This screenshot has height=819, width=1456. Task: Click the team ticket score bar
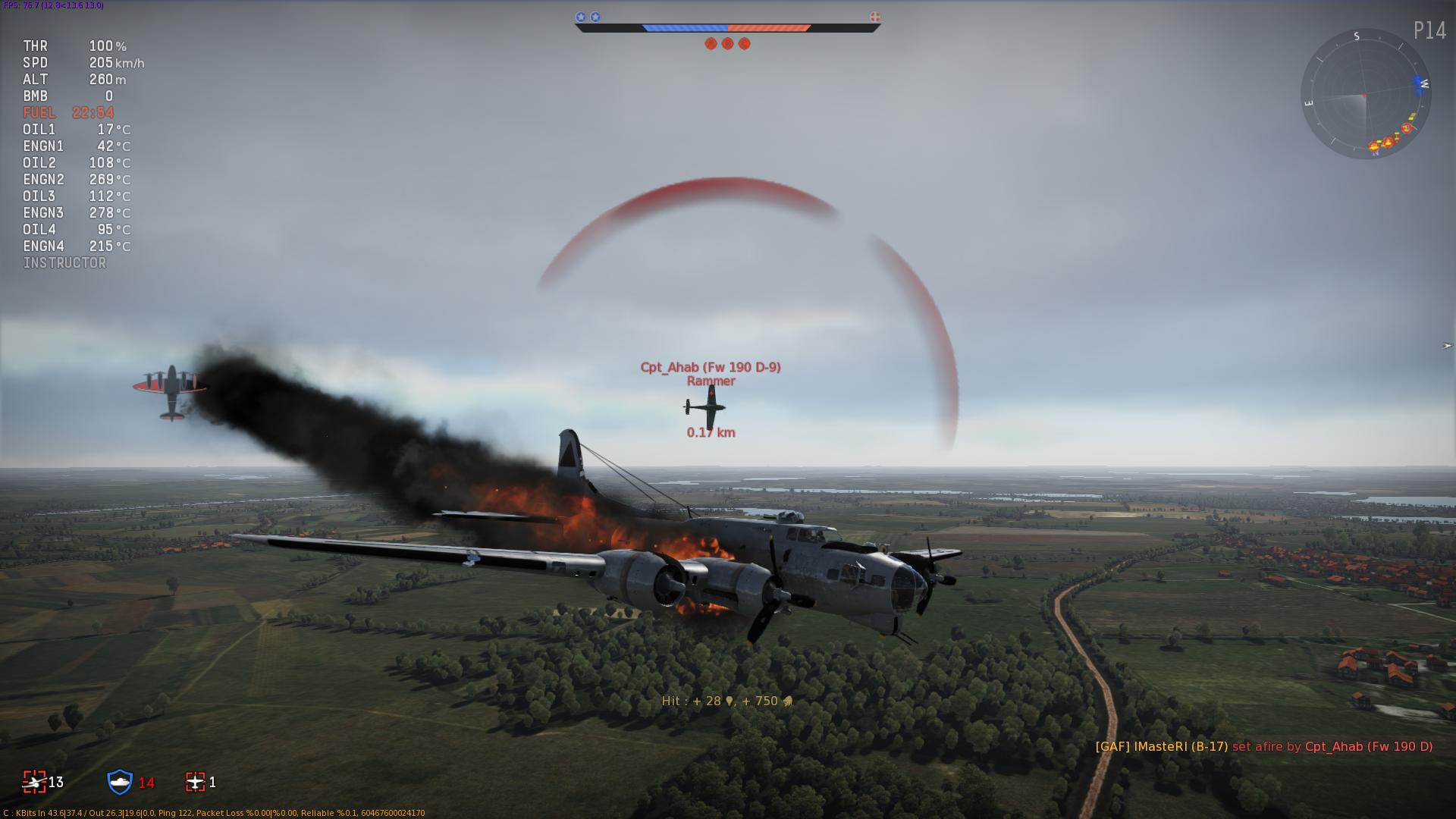coord(726,28)
